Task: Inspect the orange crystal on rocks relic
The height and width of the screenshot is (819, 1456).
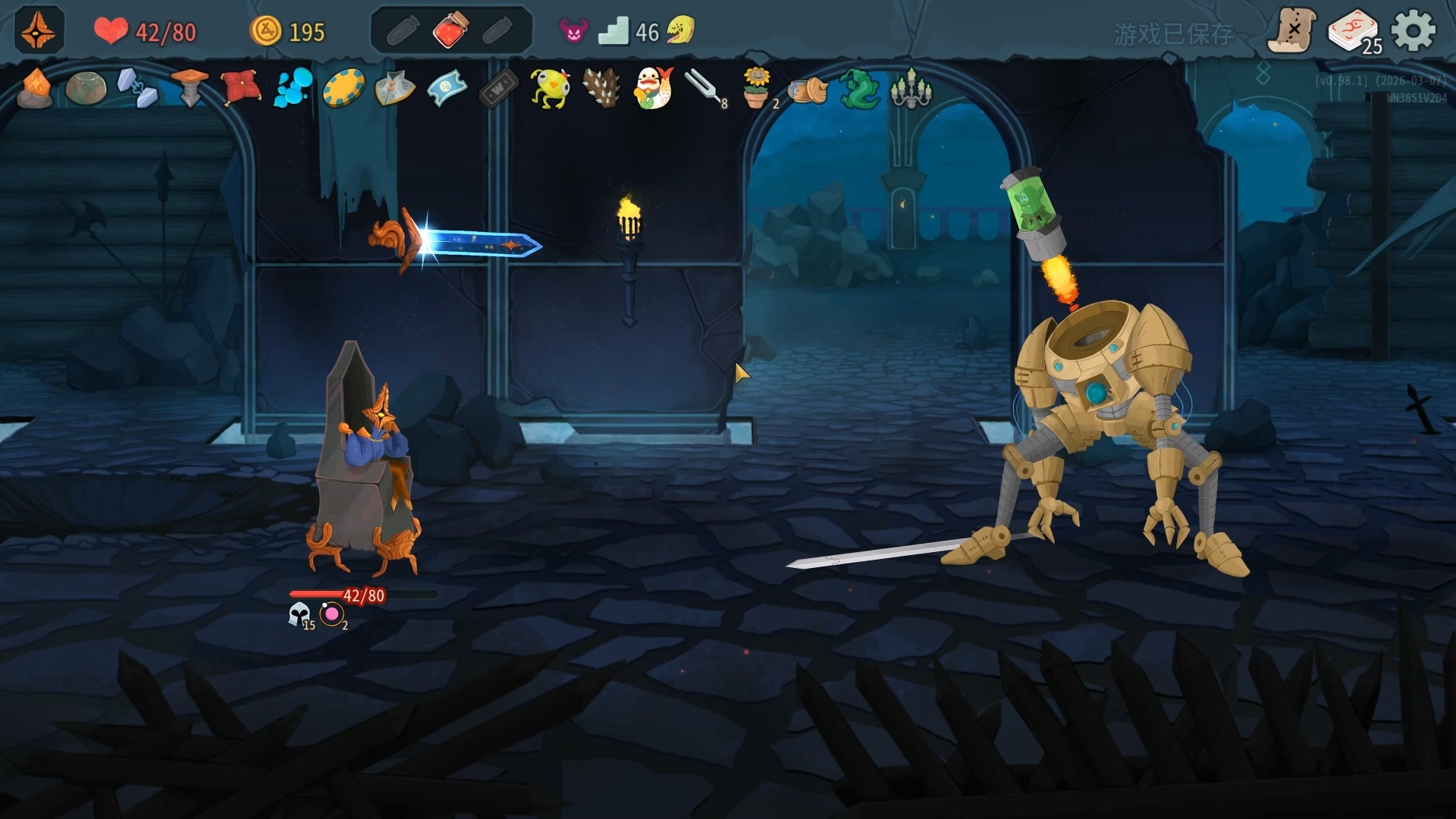Action: [35, 89]
